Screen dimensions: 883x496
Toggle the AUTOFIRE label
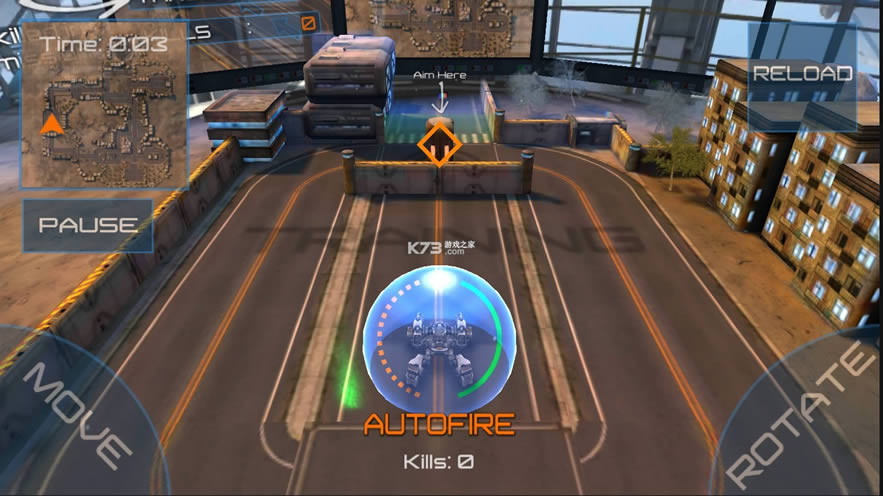tap(439, 424)
